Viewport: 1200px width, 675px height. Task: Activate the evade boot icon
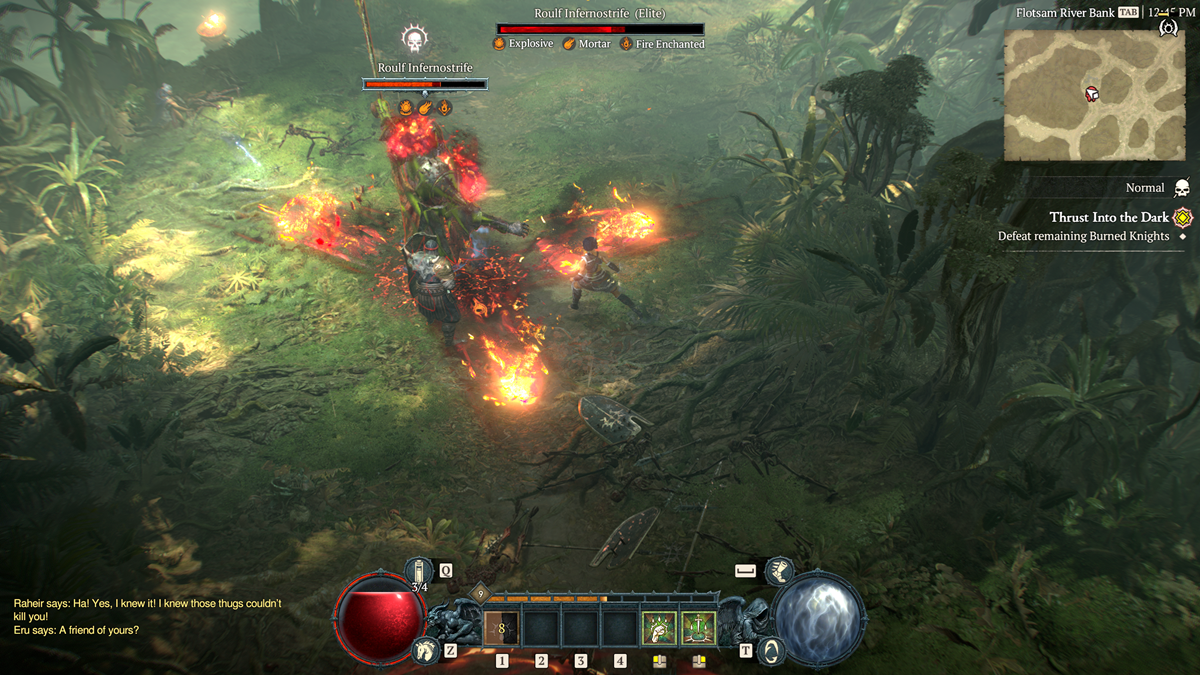778,571
